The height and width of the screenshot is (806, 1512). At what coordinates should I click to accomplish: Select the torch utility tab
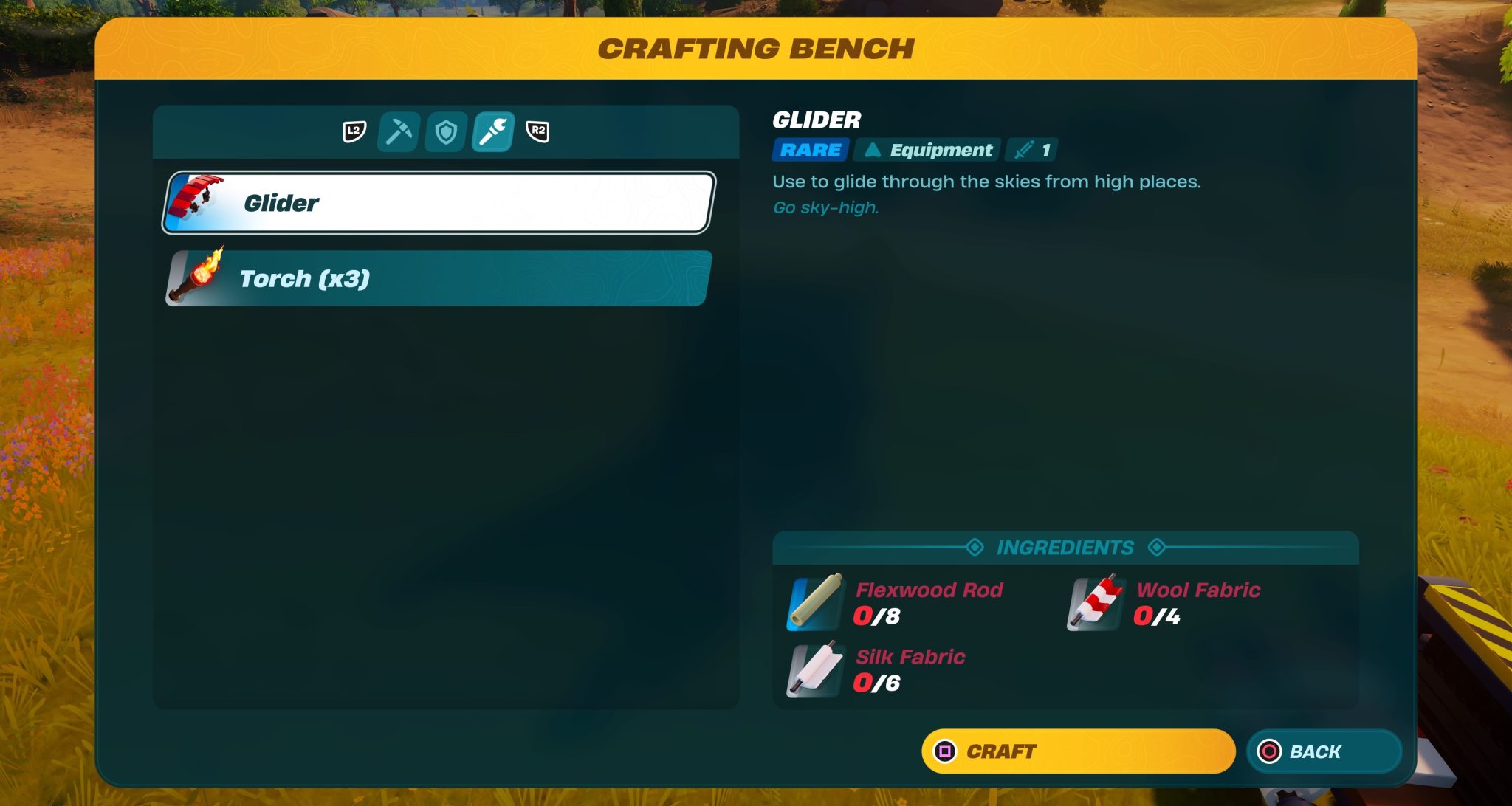click(493, 132)
